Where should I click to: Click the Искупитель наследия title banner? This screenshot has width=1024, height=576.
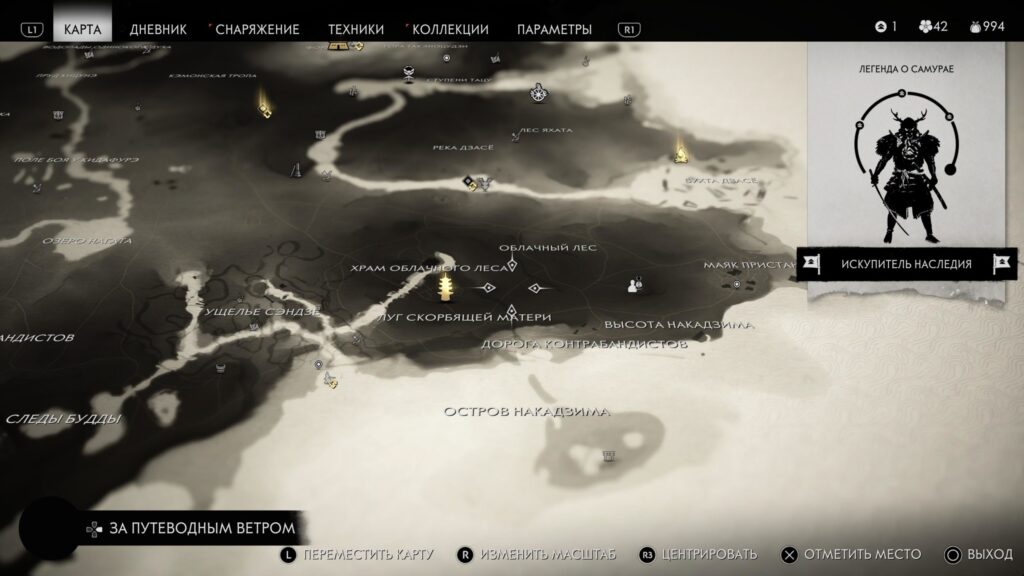906,264
